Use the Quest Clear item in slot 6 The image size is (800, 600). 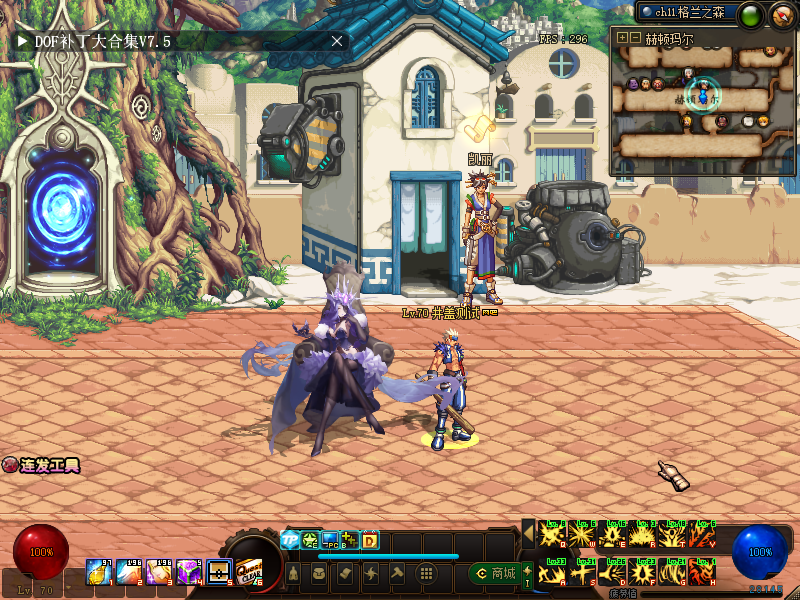tap(248, 572)
